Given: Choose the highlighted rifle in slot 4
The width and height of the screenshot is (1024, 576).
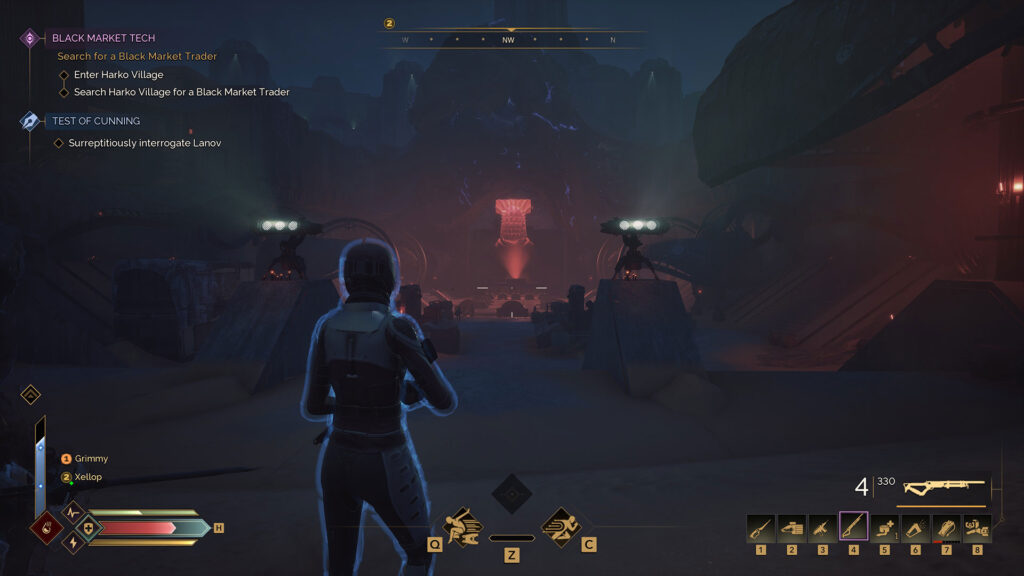Looking at the screenshot, I should (x=854, y=526).
